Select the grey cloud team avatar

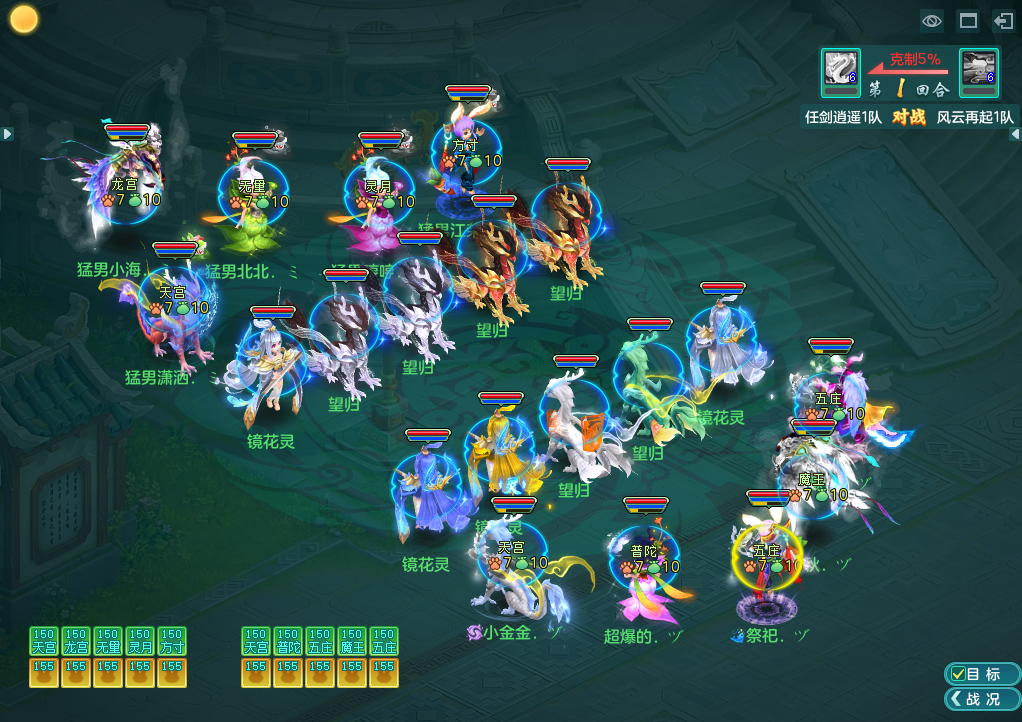(978, 67)
